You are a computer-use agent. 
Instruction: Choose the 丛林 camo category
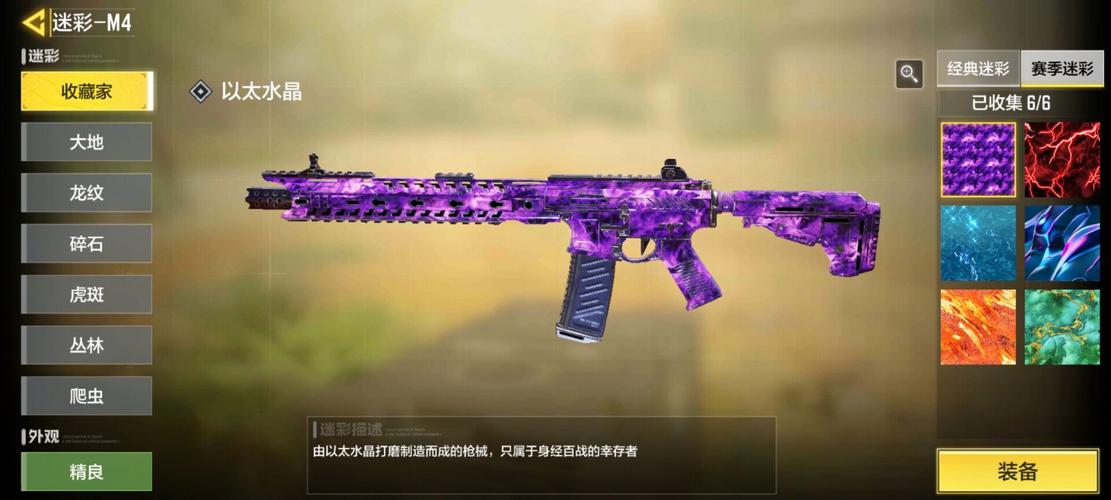[87, 345]
